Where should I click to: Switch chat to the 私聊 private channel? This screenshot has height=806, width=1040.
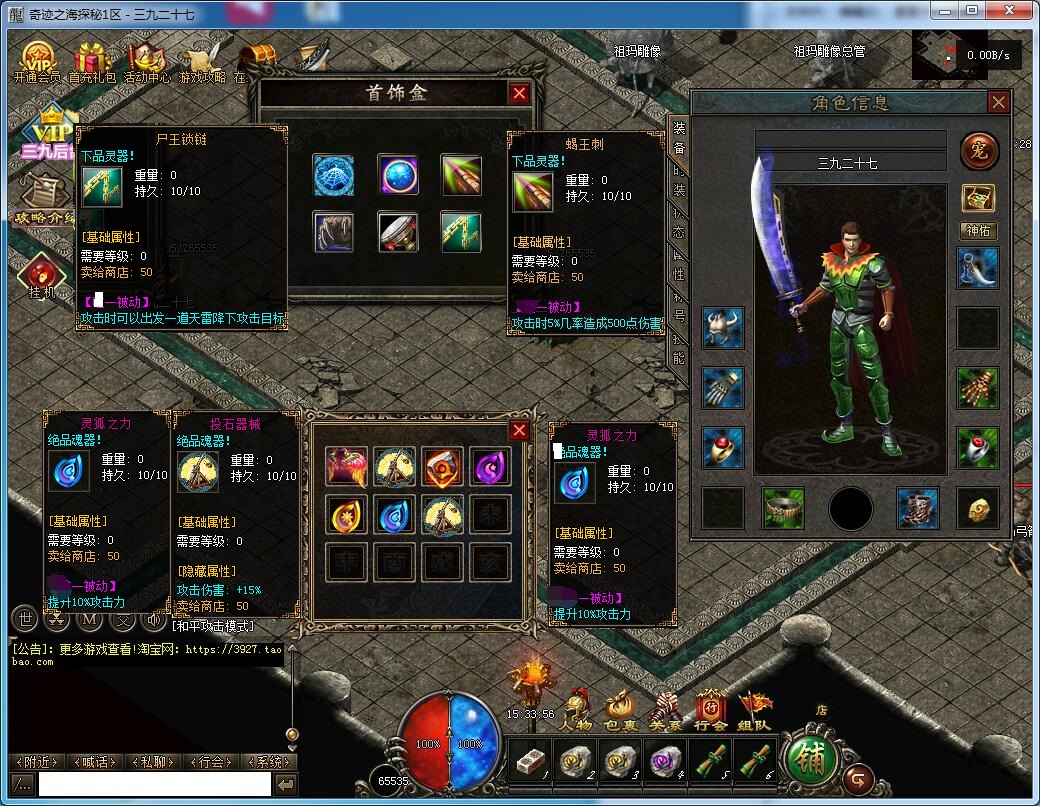(x=153, y=762)
